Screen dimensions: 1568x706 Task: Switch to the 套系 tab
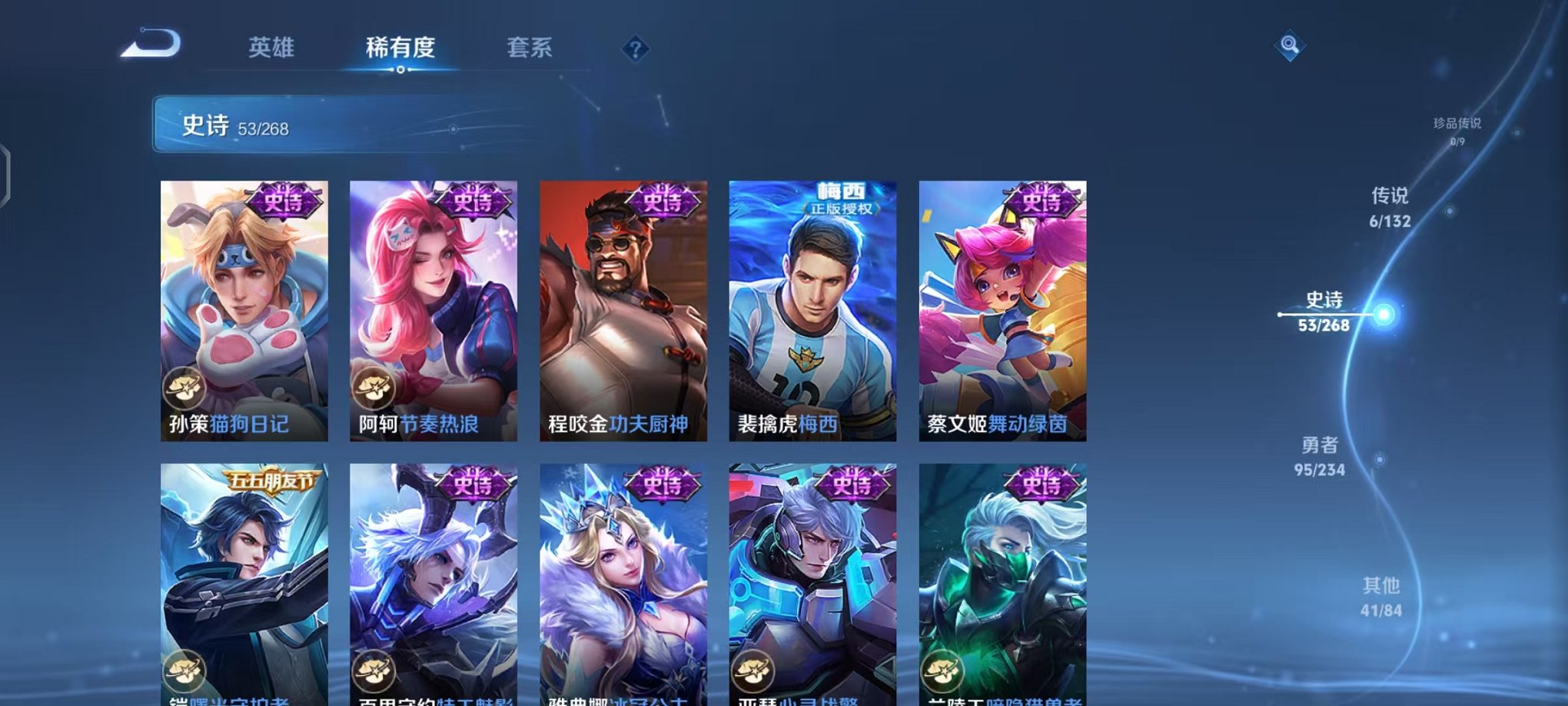coord(532,48)
